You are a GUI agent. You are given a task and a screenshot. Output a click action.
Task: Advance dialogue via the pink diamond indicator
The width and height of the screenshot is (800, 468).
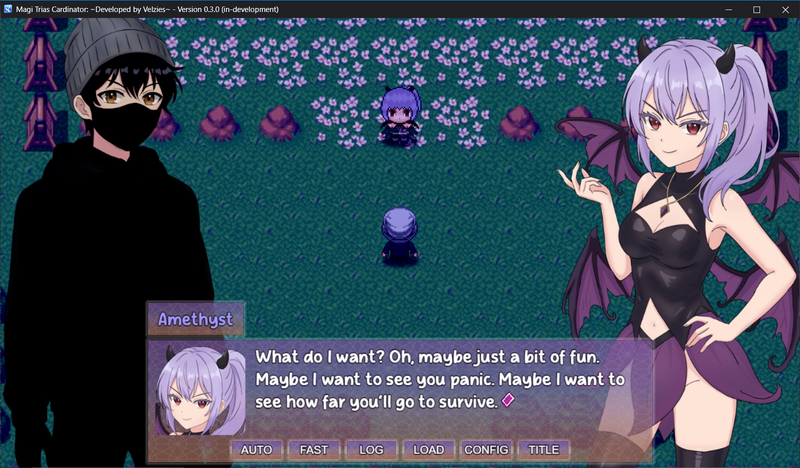pyautogui.click(x=507, y=401)
